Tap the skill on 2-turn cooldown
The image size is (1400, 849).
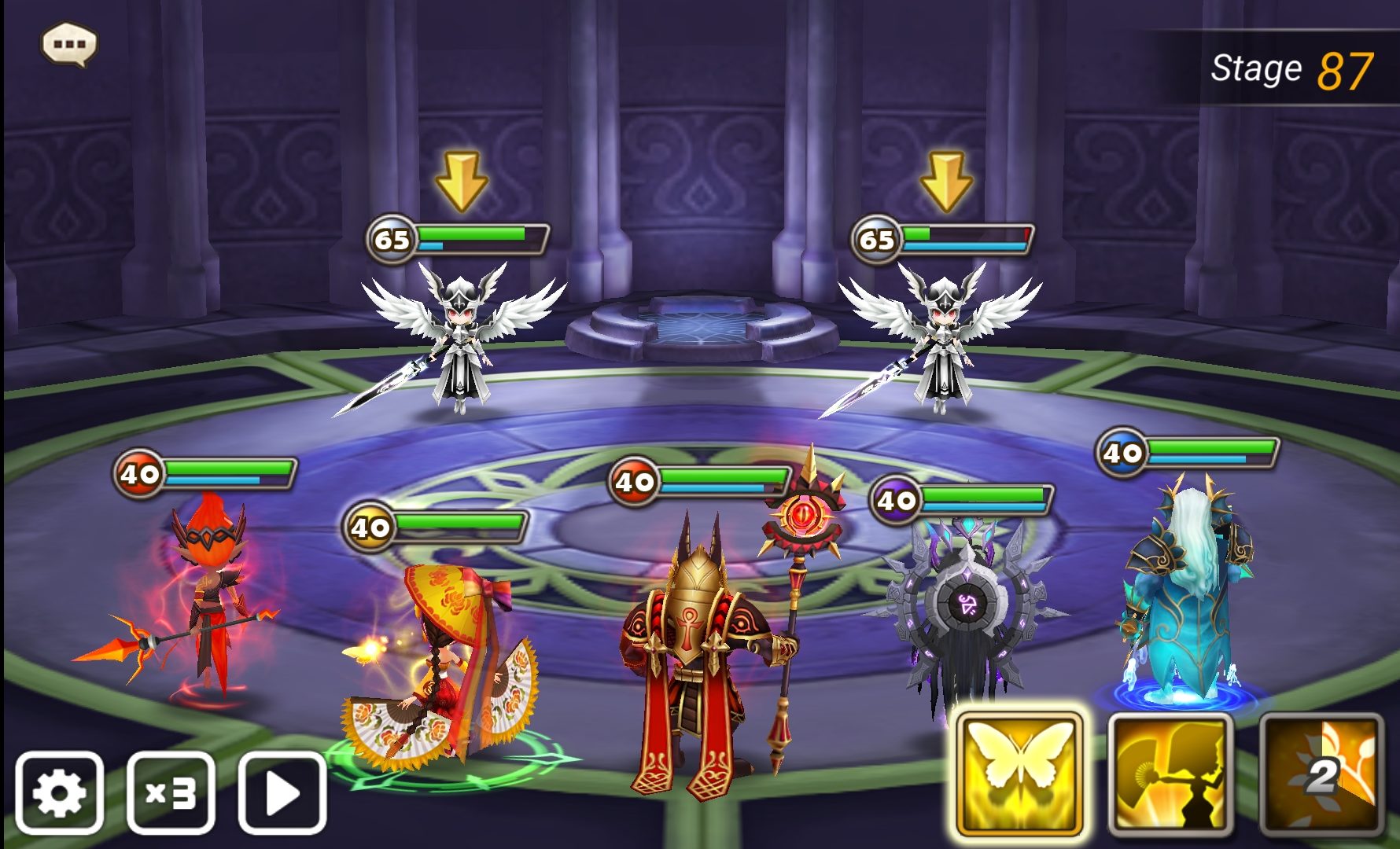point(1321,775)
